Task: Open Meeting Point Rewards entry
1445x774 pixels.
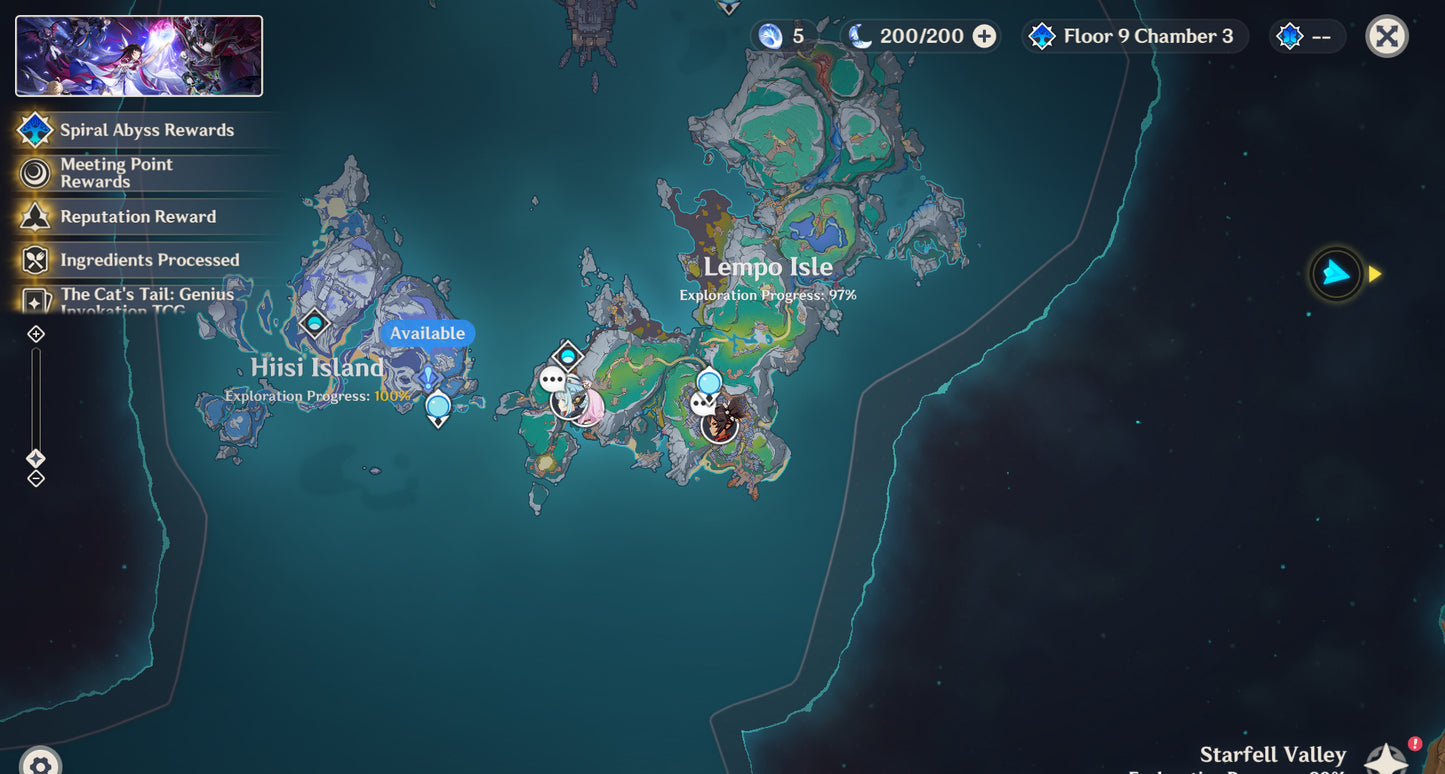Action: tap(116, 173)
